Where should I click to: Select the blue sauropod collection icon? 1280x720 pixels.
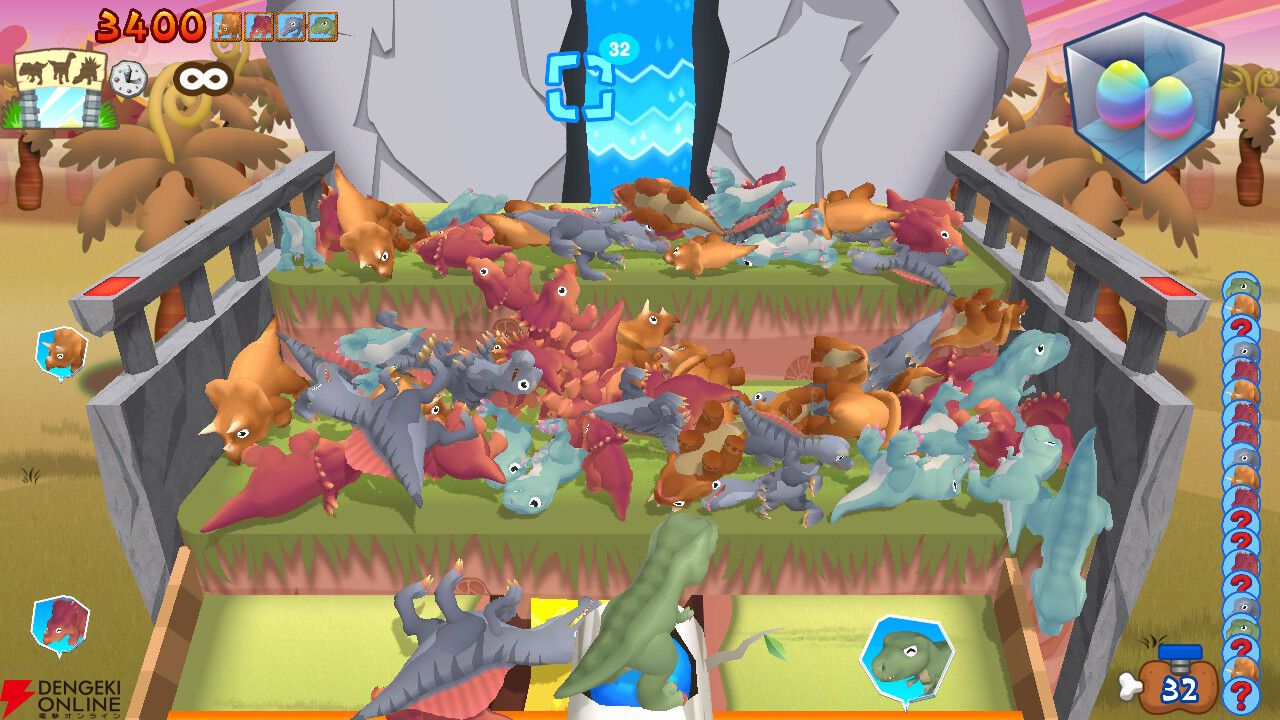click(289, 25)
